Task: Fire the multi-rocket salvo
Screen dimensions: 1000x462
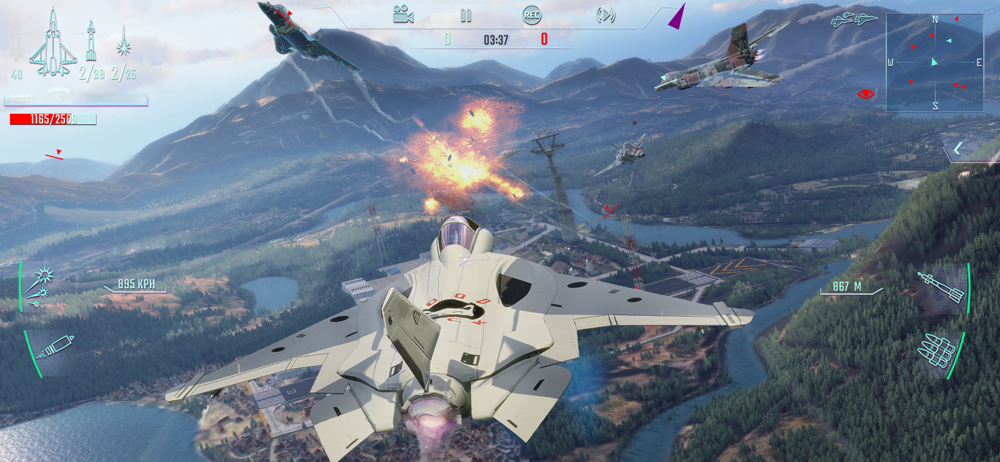Action: (938, 349)
